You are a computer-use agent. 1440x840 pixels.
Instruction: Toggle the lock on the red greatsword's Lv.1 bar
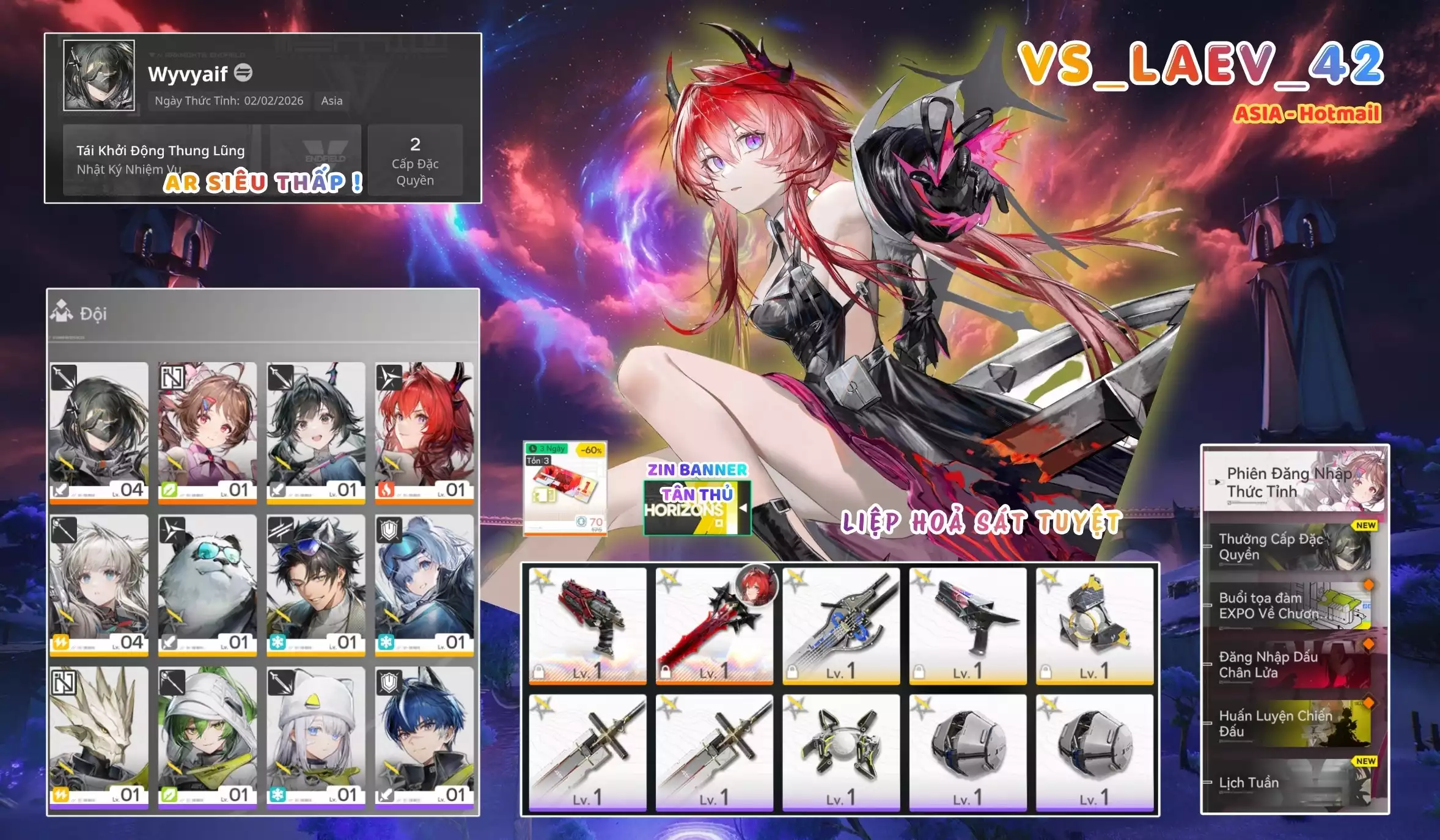(x=666, y=672)
